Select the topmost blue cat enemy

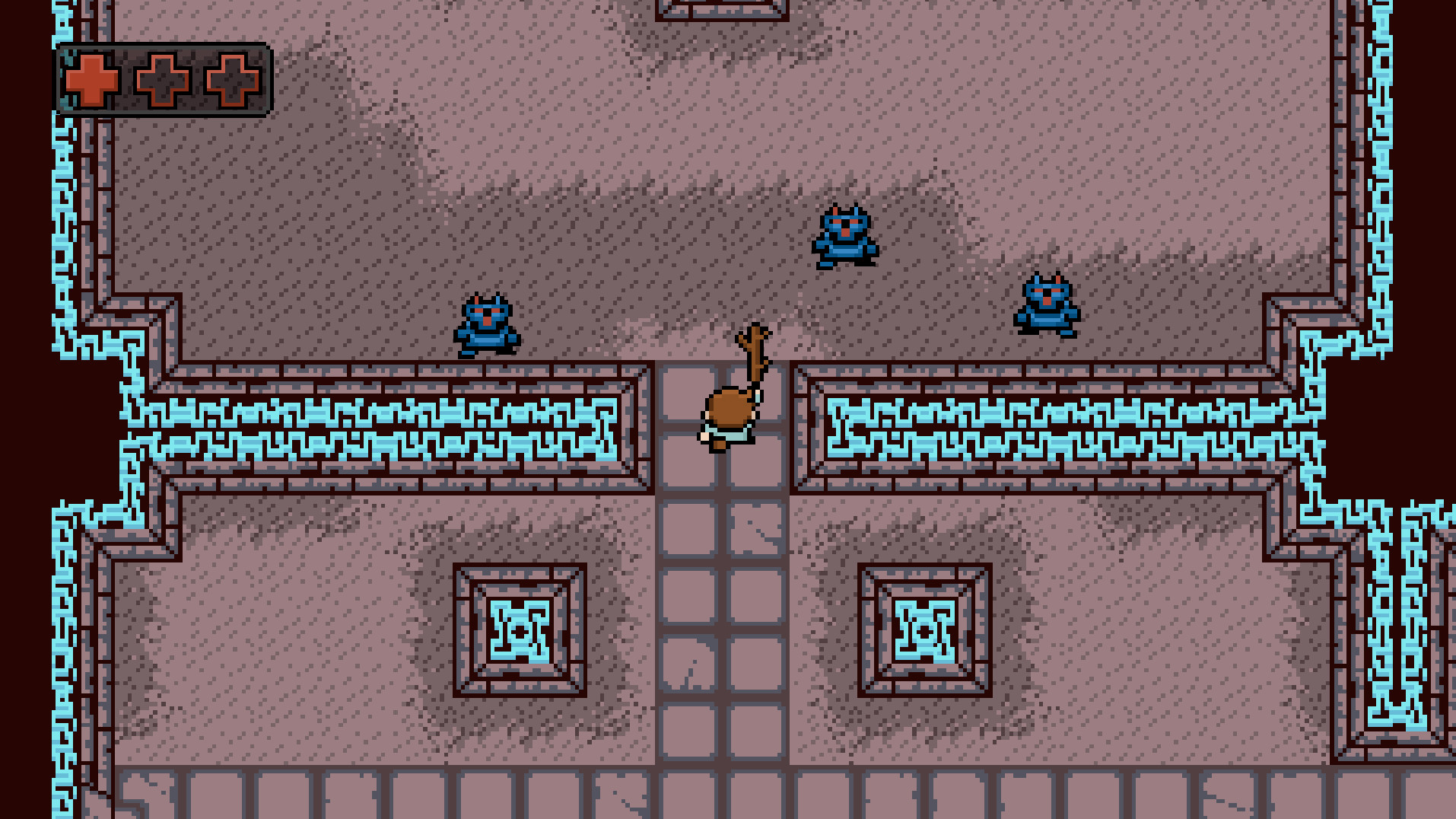pos(847,234)
